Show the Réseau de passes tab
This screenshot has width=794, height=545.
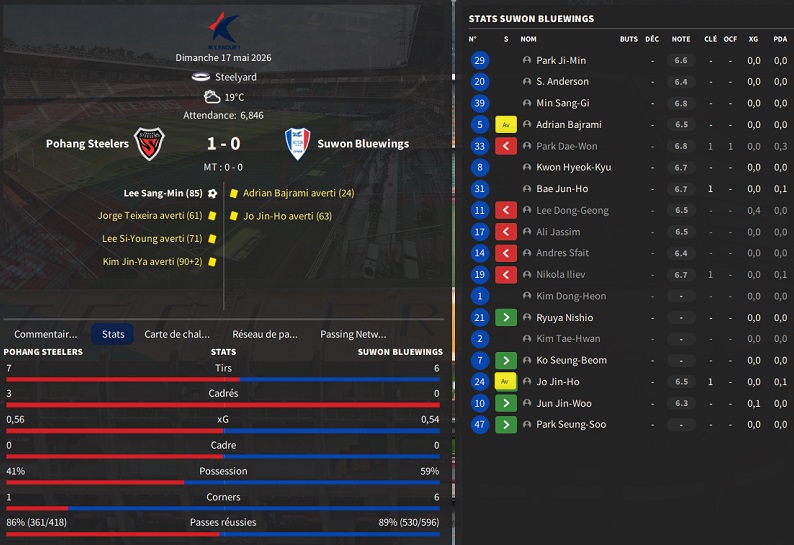coord(265,334)
